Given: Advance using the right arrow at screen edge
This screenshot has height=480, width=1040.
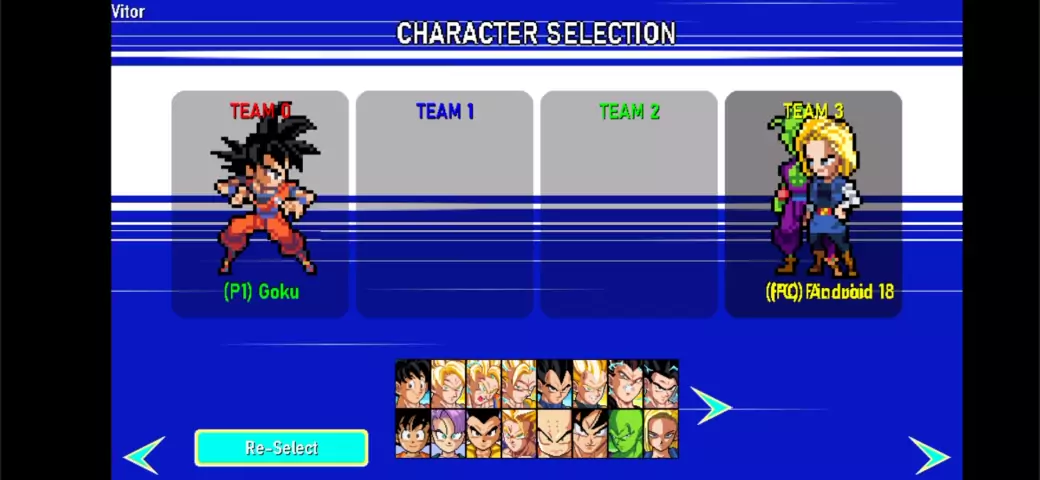Looking at the screenshot, I should (x=929, y=455).
